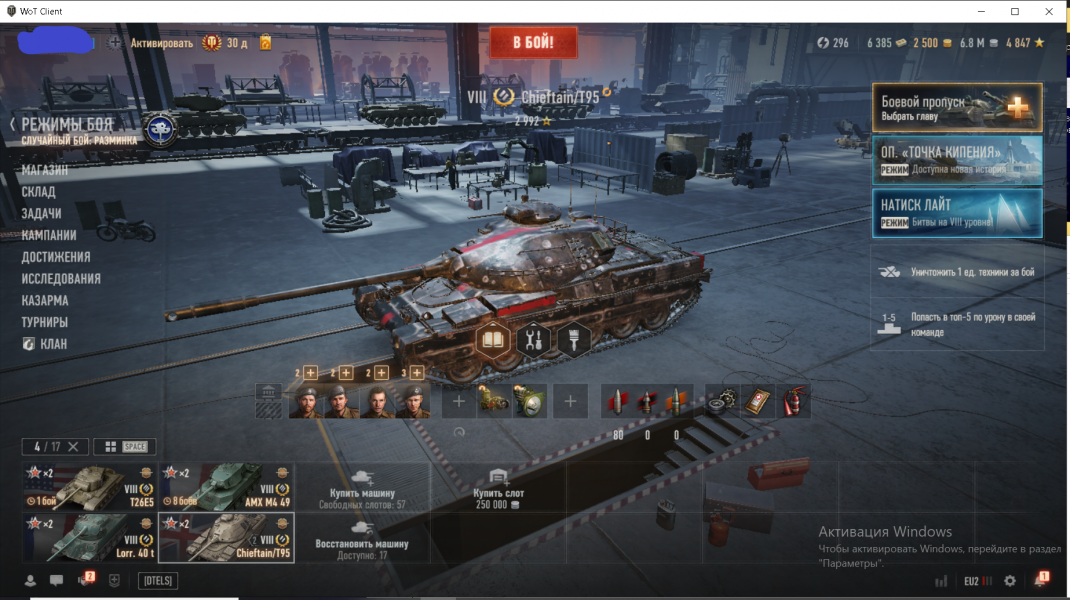This screenshot has height=600, width=1070.
Task: Open the Турниры section
Action: (45, 323)
